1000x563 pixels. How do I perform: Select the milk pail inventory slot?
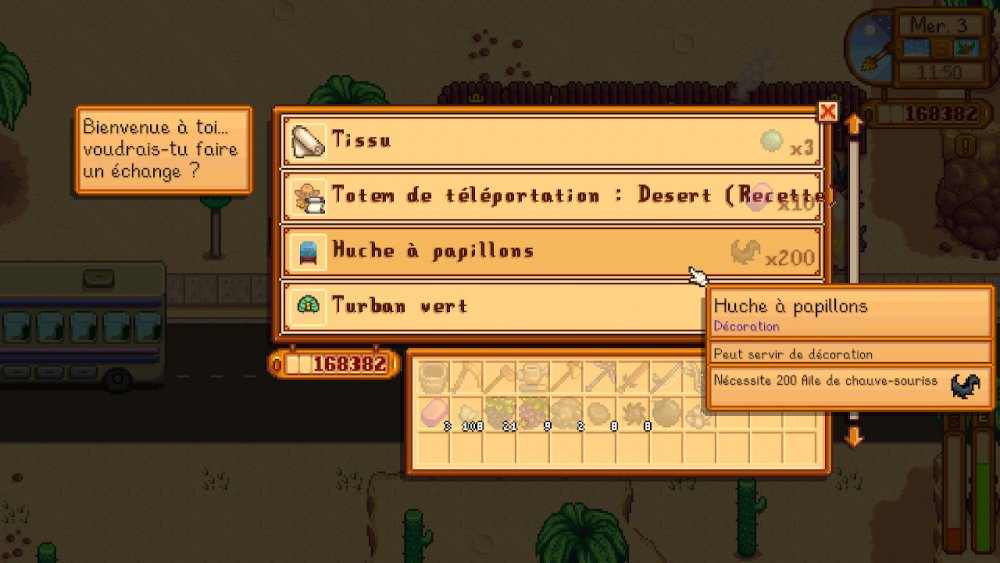tap(433, 377)
